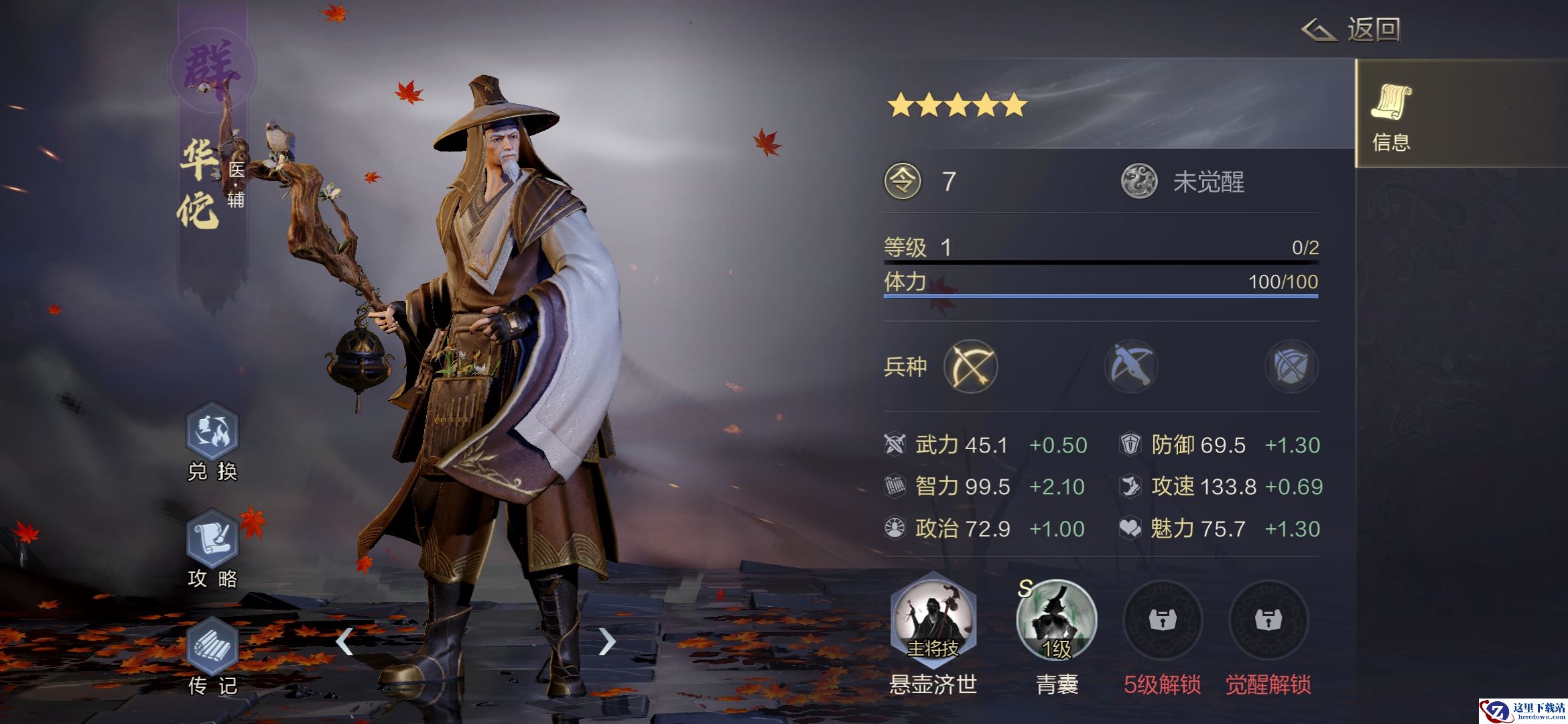
Task: Select the blue crossbow troop type icon
Action: point(1131,367)
